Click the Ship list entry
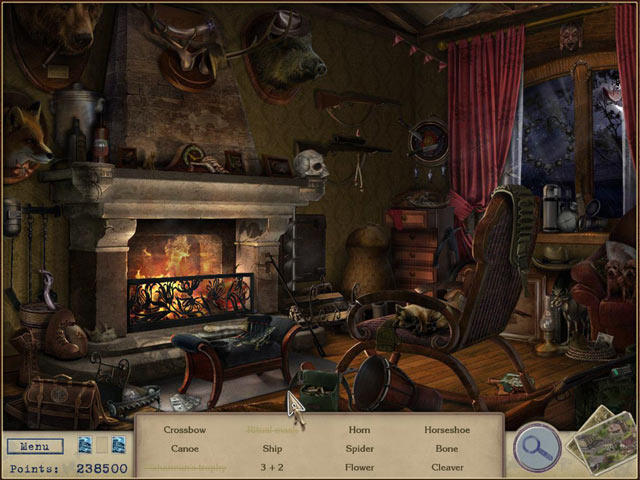Image resolution: width=640 pixels, height=480 pixels. point(272,449)
